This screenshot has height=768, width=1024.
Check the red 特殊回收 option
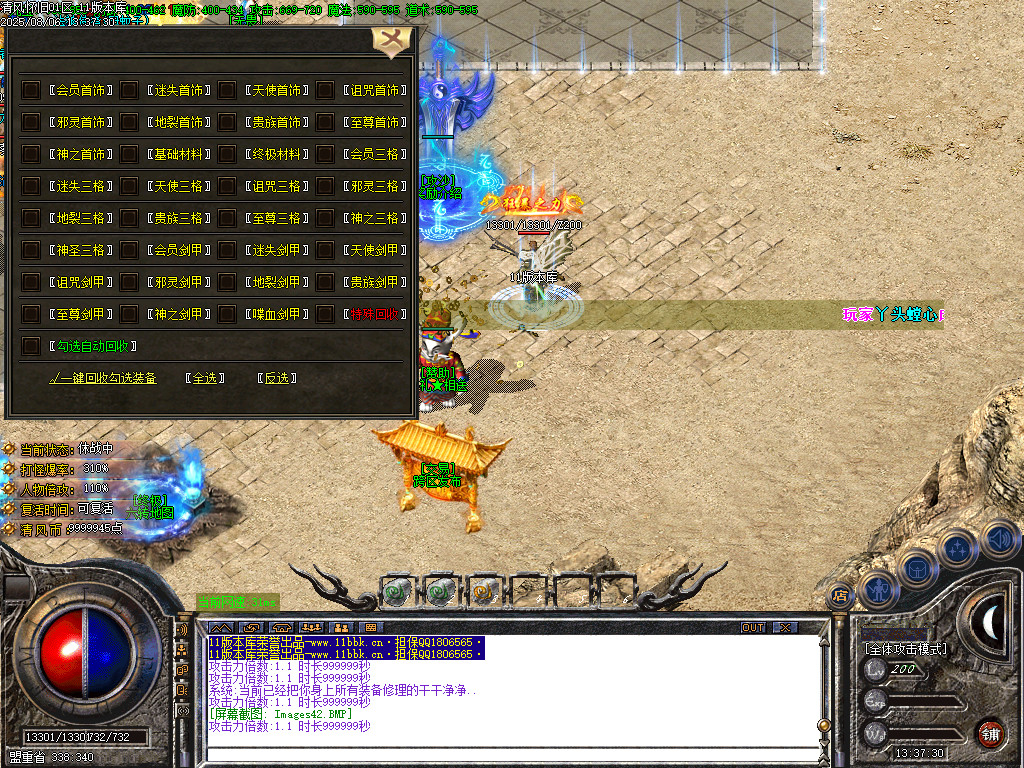point(325,314)
